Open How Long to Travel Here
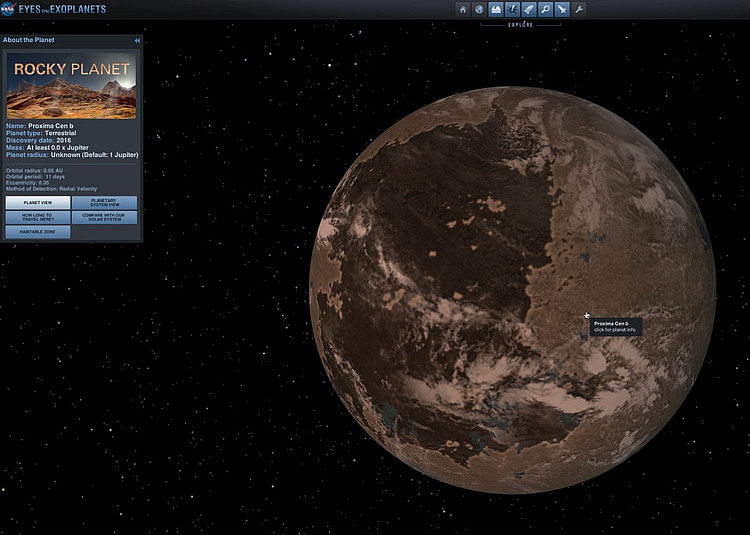750x535 pixels. tap(38, 217)
